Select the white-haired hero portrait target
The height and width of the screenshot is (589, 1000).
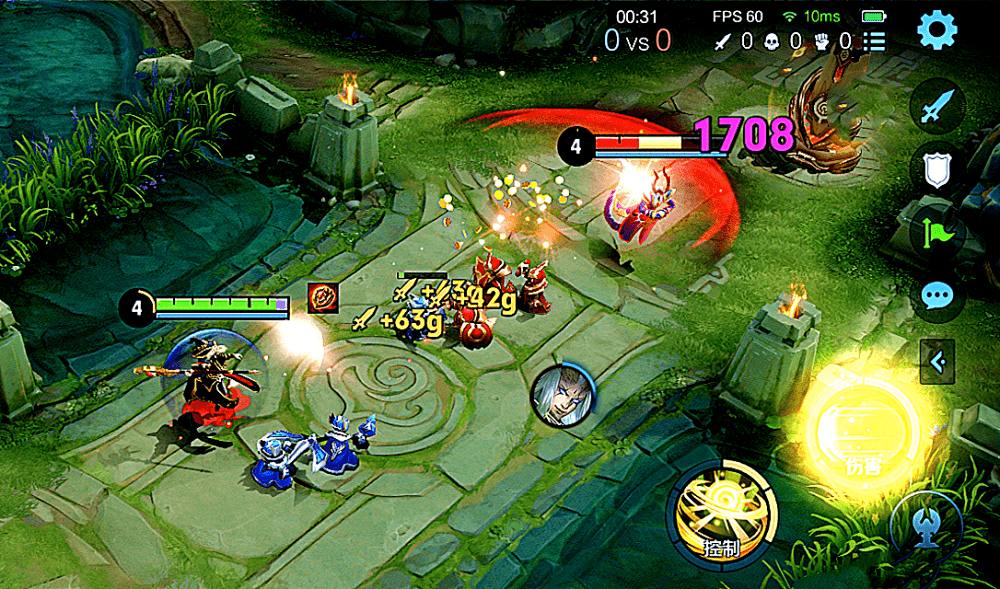click(x=558, y=393)
